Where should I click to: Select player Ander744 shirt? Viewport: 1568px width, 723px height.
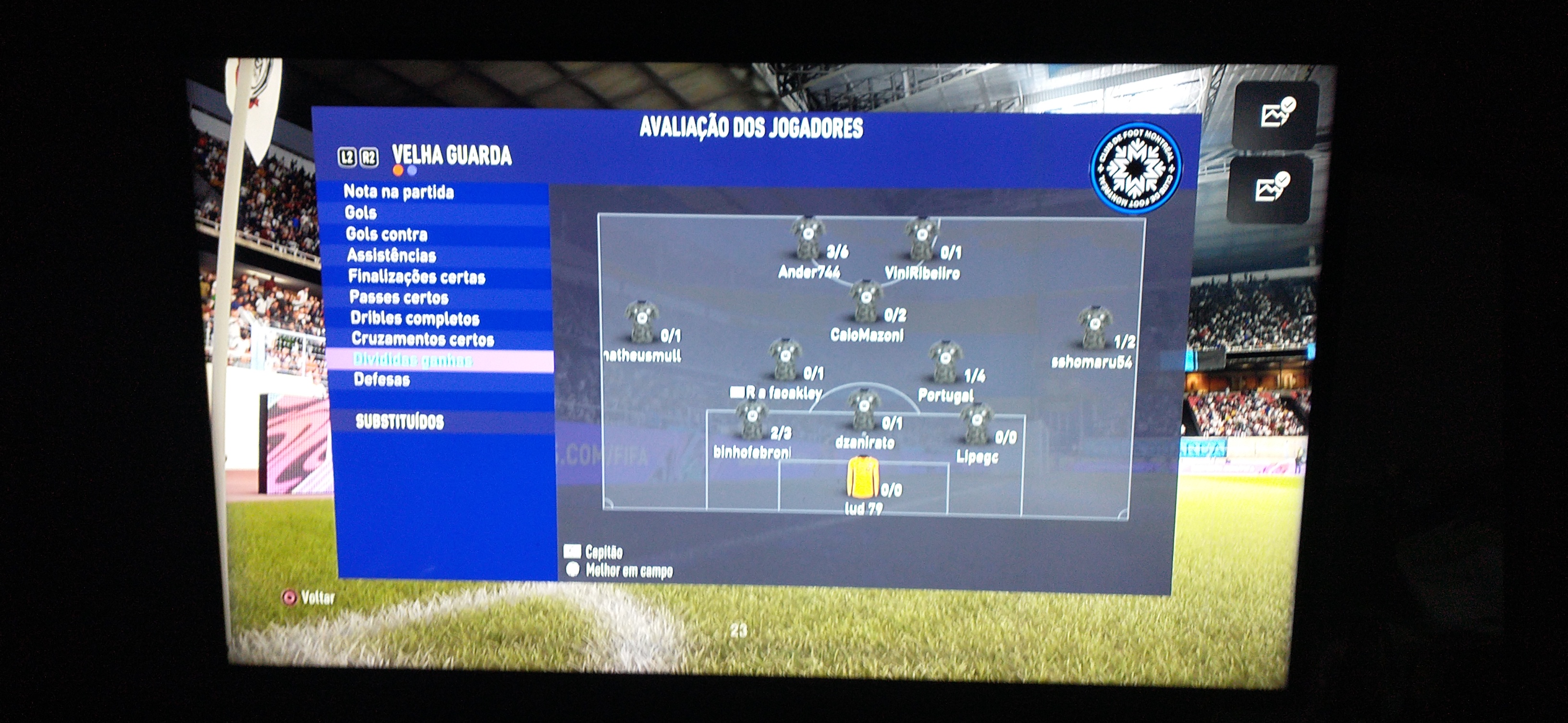click(807, 238)
